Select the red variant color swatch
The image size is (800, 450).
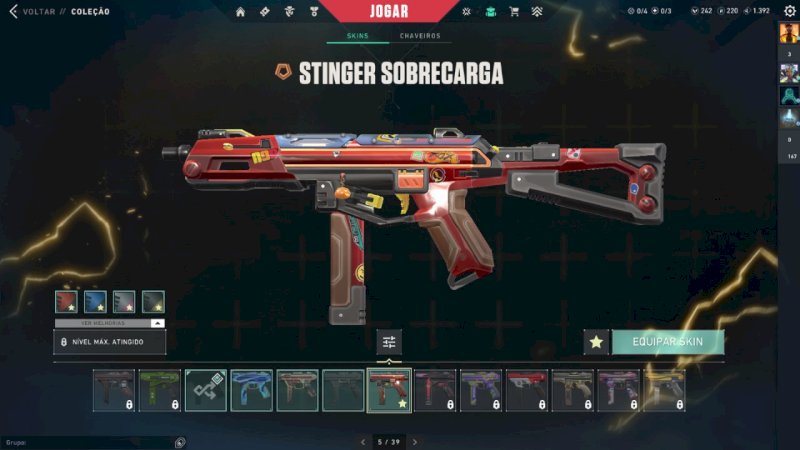[66, 301]
